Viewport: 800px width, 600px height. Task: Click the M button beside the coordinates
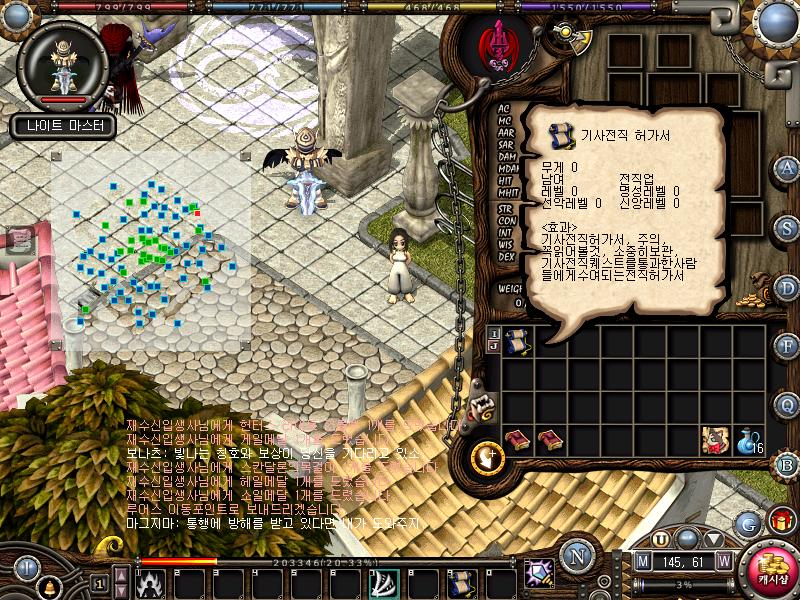643,562
